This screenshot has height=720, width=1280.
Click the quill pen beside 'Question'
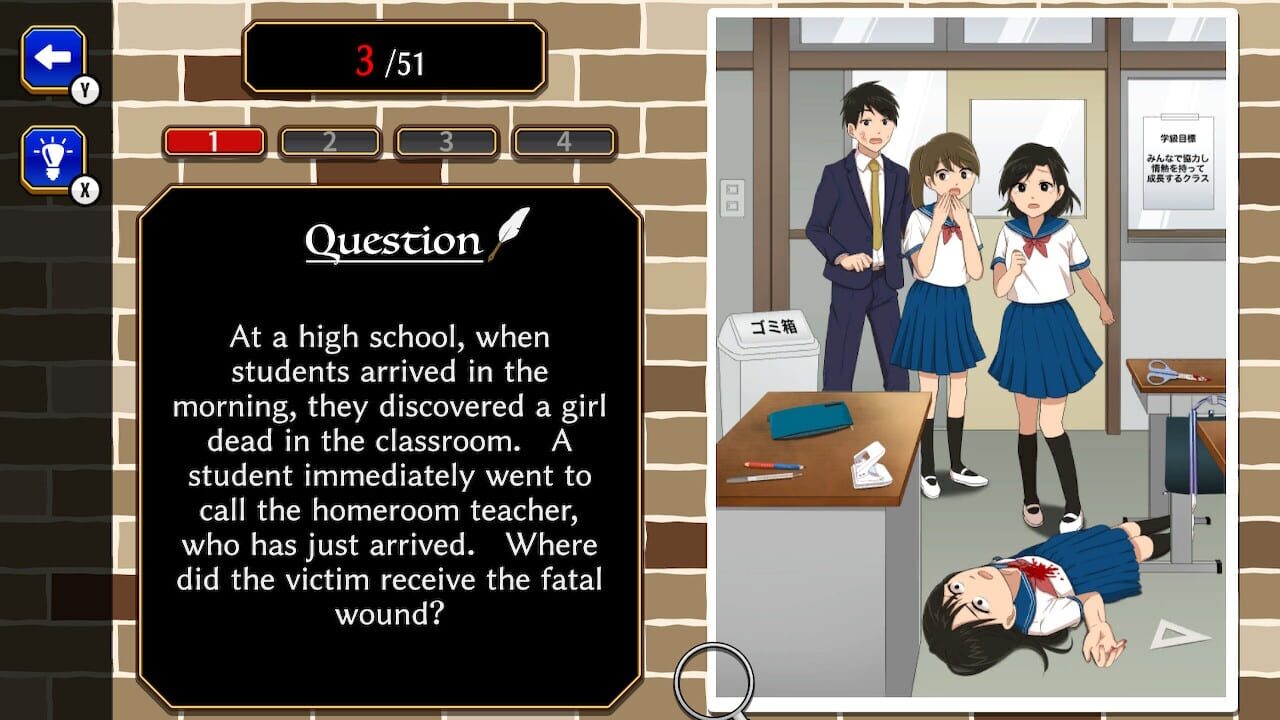[510, 232]
